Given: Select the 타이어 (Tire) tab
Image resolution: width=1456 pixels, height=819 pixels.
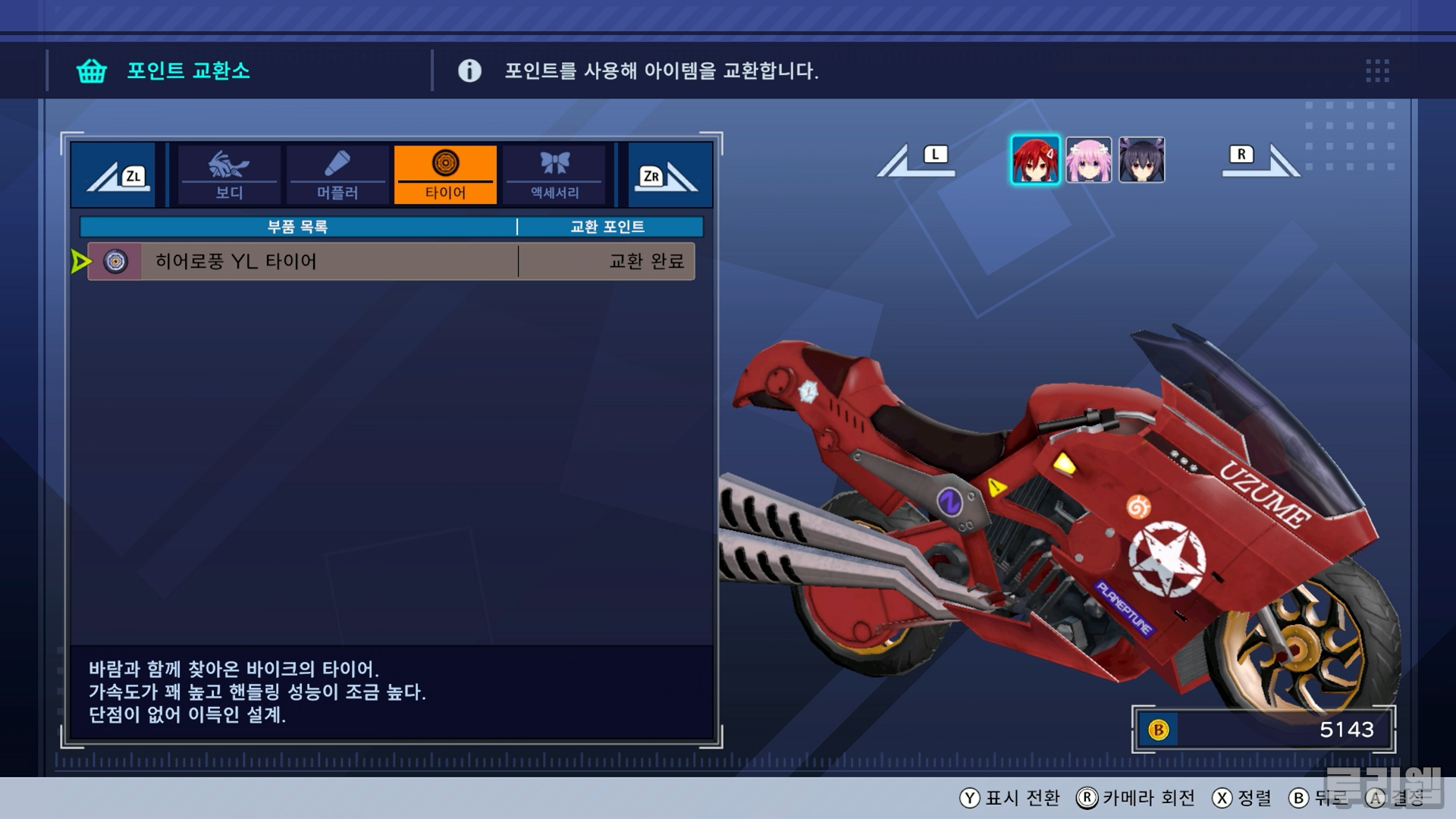Looking at the screenshot, I should pyautogui.click(x=445, y=175).
